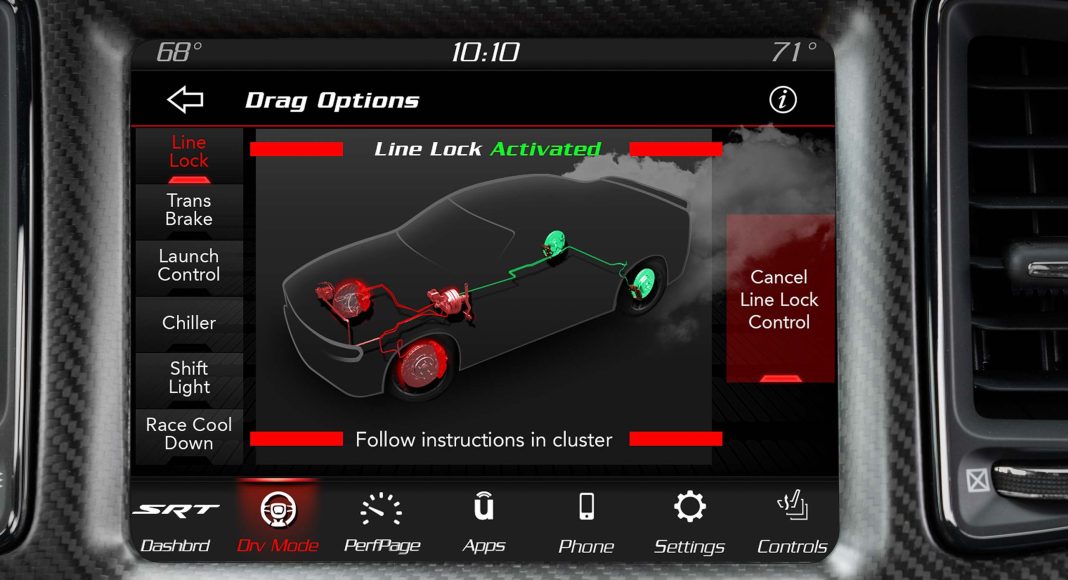Screen dimensions: 1068x580
Task: Open the SRT Dashbrd page
Action: click(176, 523)
